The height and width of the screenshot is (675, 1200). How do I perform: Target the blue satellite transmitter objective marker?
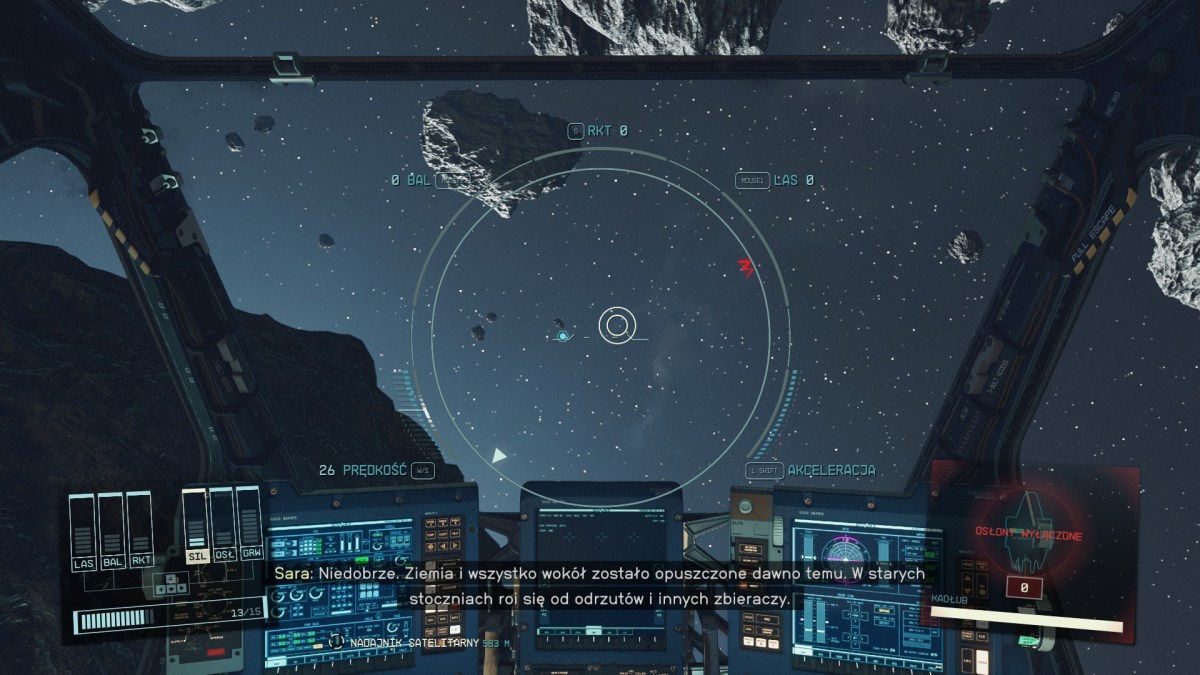563,336
